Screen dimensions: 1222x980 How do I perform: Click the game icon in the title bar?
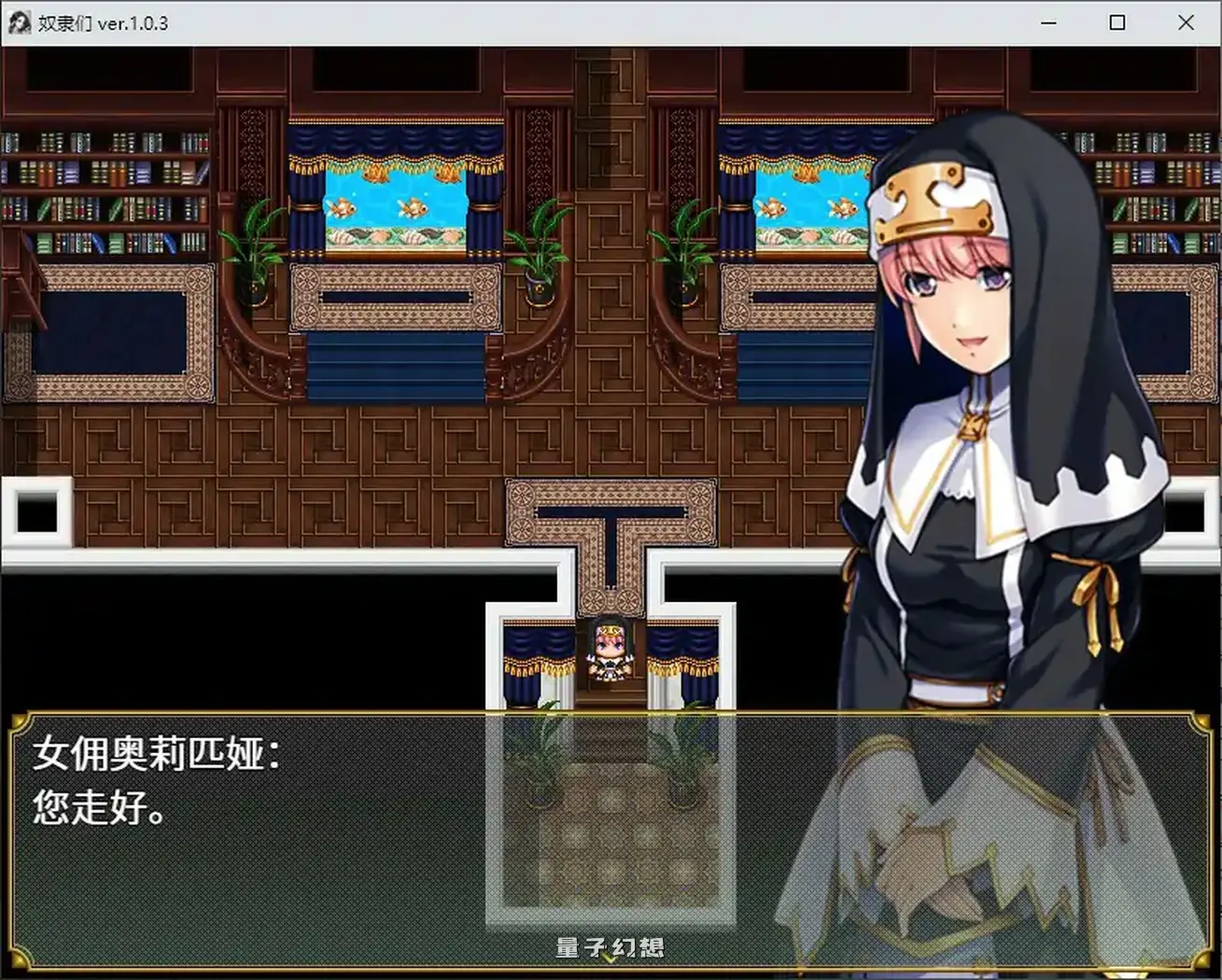tap(19, 21)
